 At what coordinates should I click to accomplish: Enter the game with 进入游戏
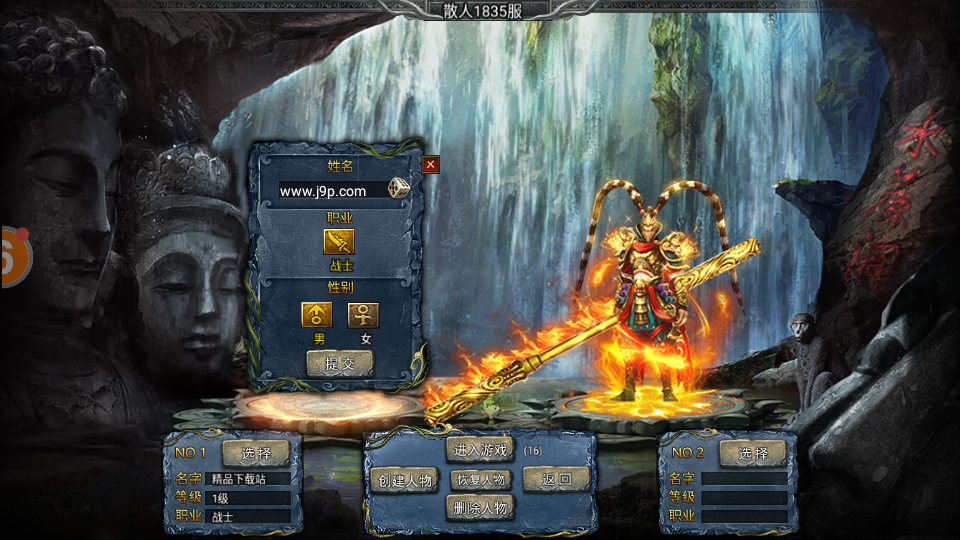pos(480,450)
